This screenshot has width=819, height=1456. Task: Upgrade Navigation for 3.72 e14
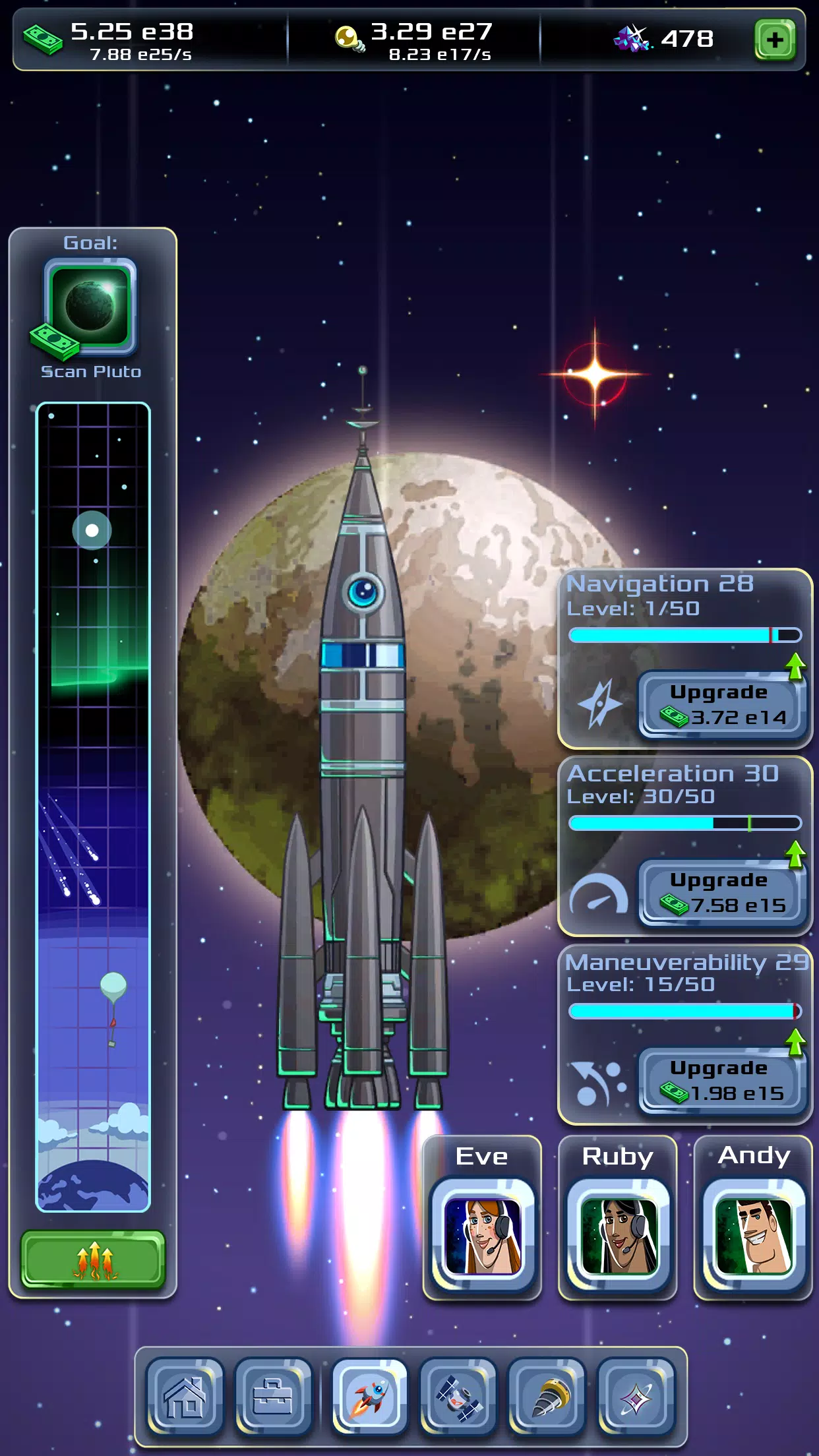coord(722,705)
